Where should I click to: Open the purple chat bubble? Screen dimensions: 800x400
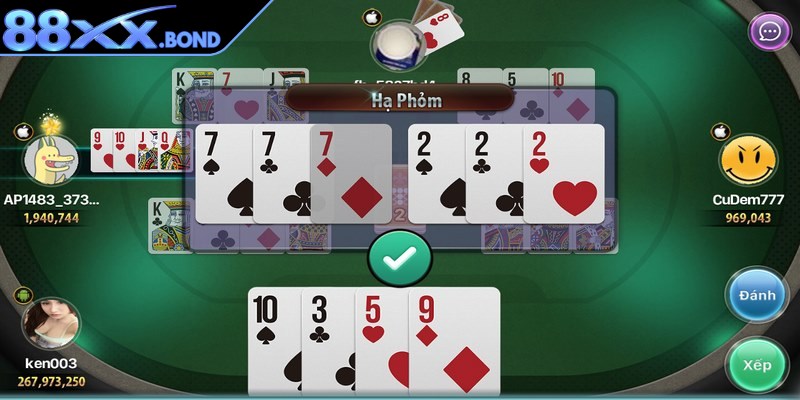click(x=769, y=31)
